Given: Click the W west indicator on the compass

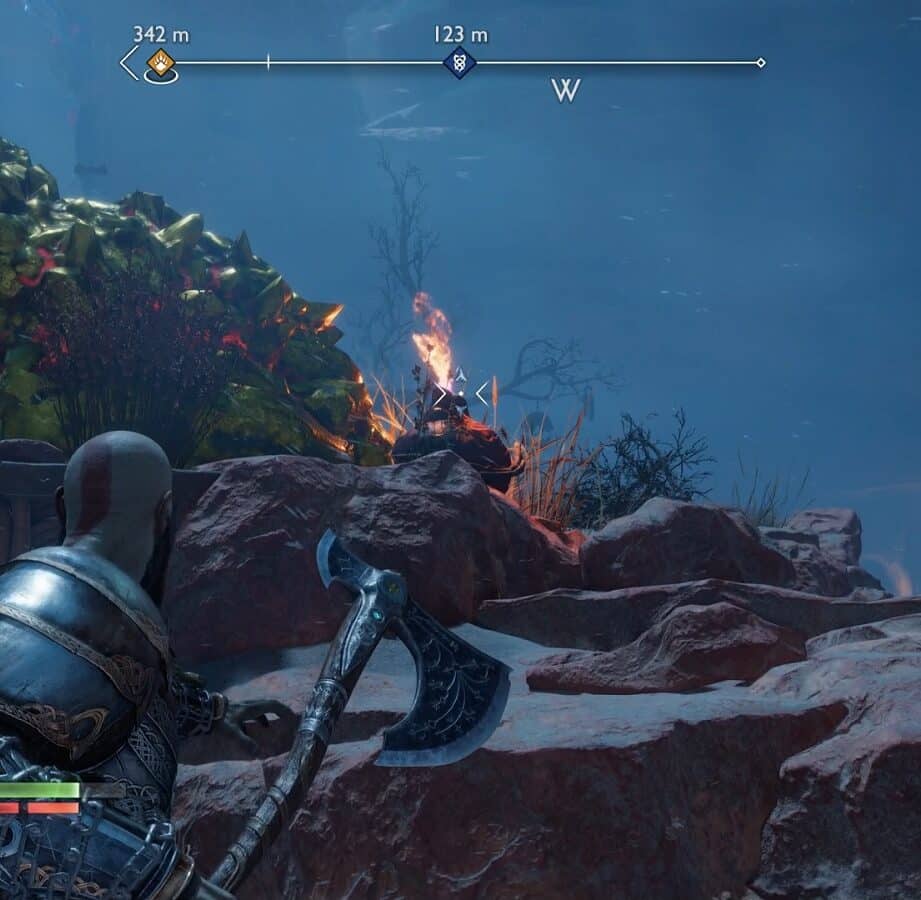Looking at the screenshot, I should [566, 91].
